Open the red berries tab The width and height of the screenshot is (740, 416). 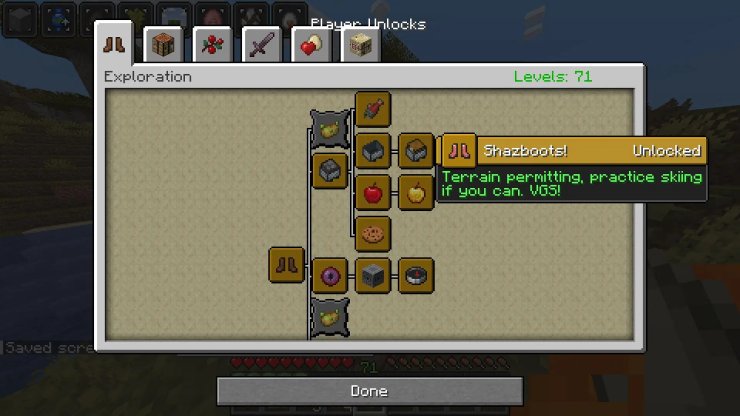(212, 46)
